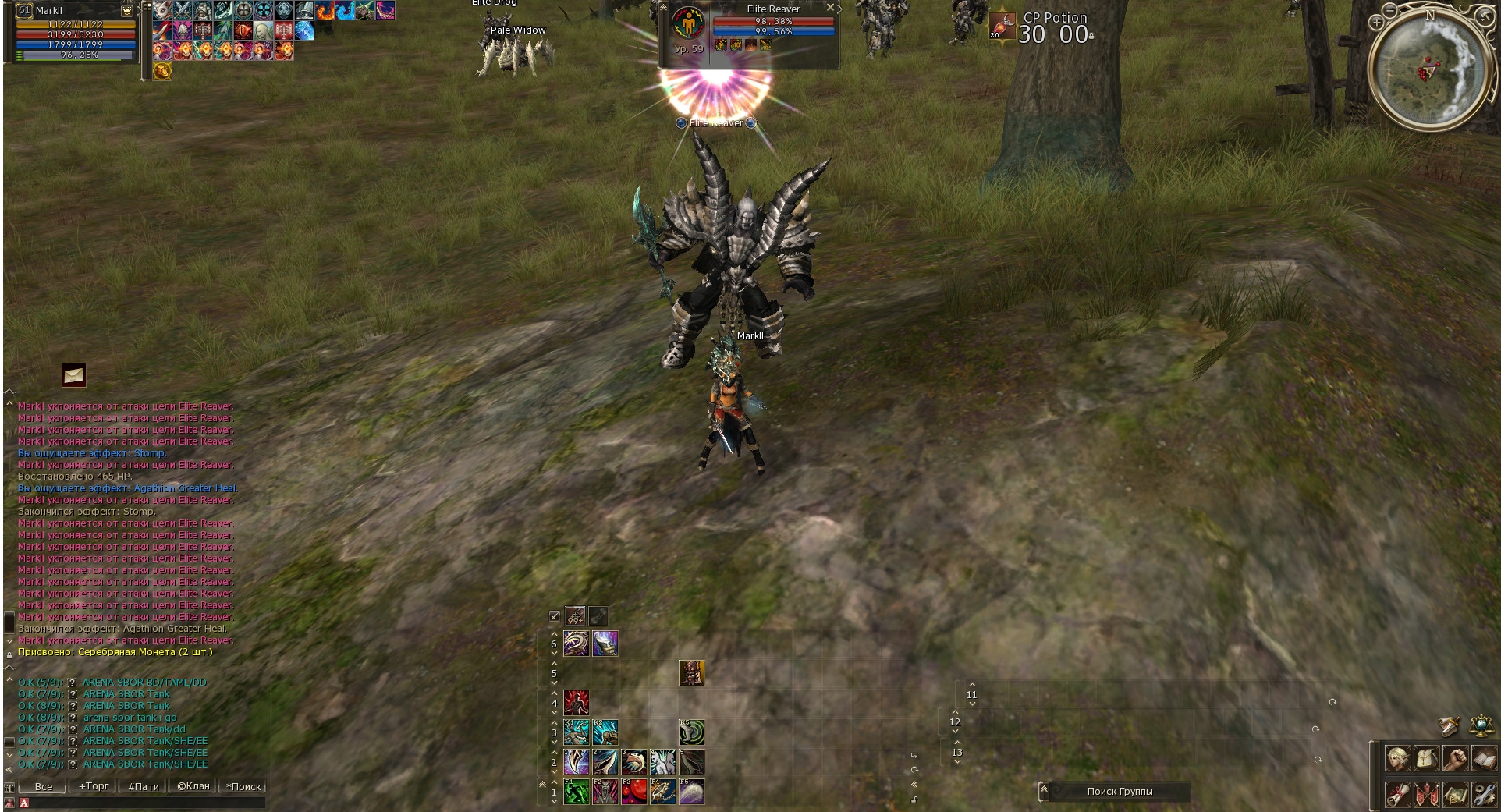Viewport: 1501px width, 812px height.
Task: Toggle the 99+ soulshot auto-use slot
Action: (575, 616)
